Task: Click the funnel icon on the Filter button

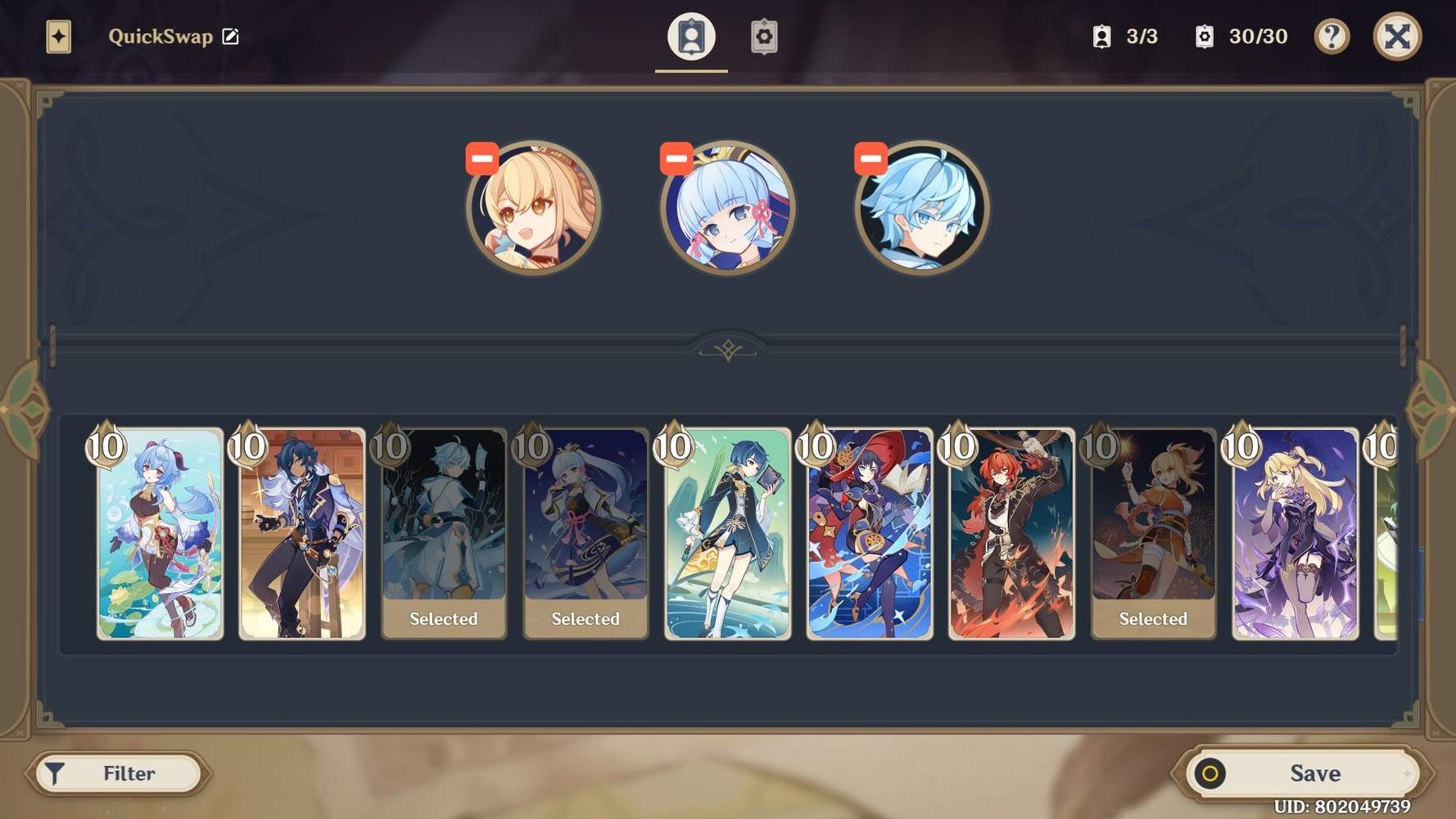Action: coord(56,772)
